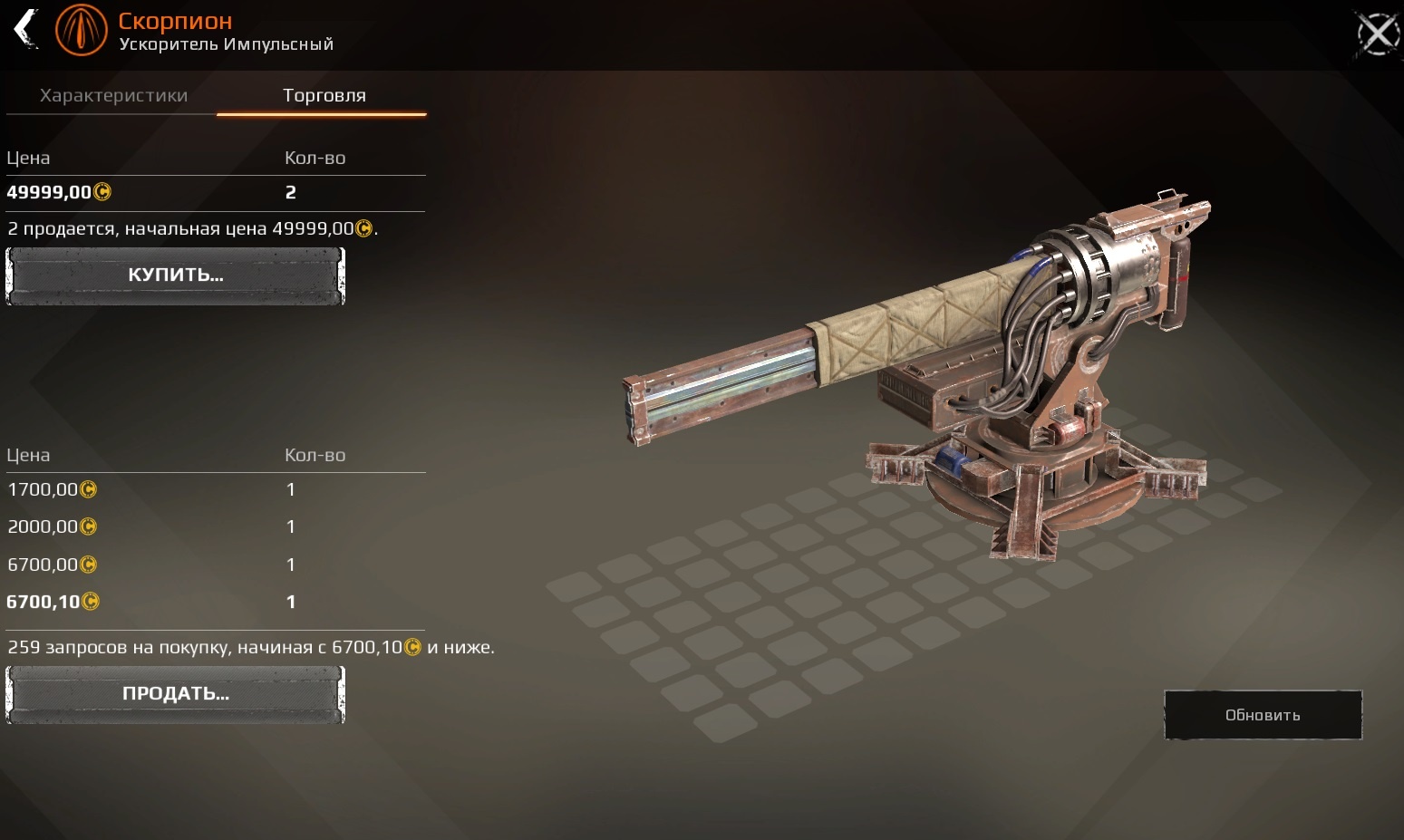Go back with the arrow button
This screenshot has width=1404, height=840.
pyautogui.click(x=26, y=28)
